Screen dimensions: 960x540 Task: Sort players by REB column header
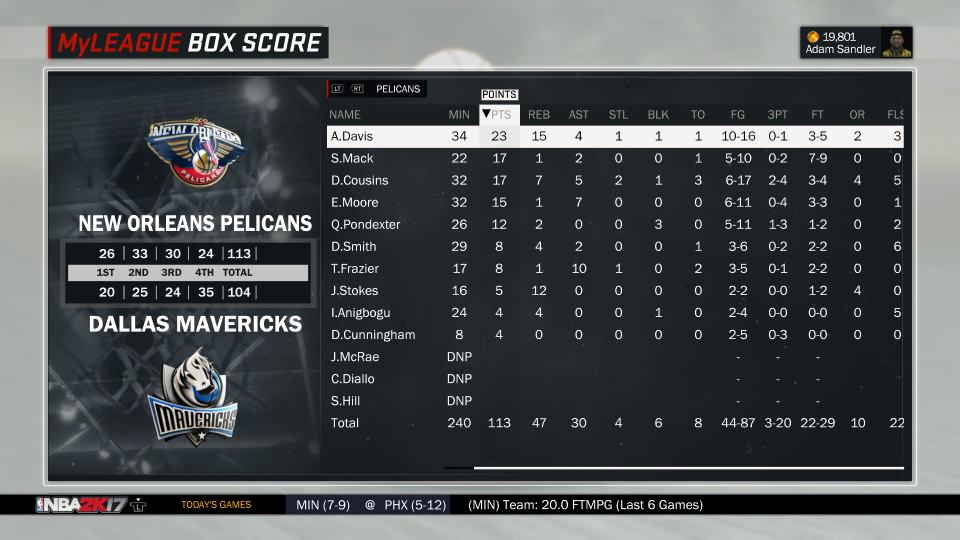click(x=538, y=114)
